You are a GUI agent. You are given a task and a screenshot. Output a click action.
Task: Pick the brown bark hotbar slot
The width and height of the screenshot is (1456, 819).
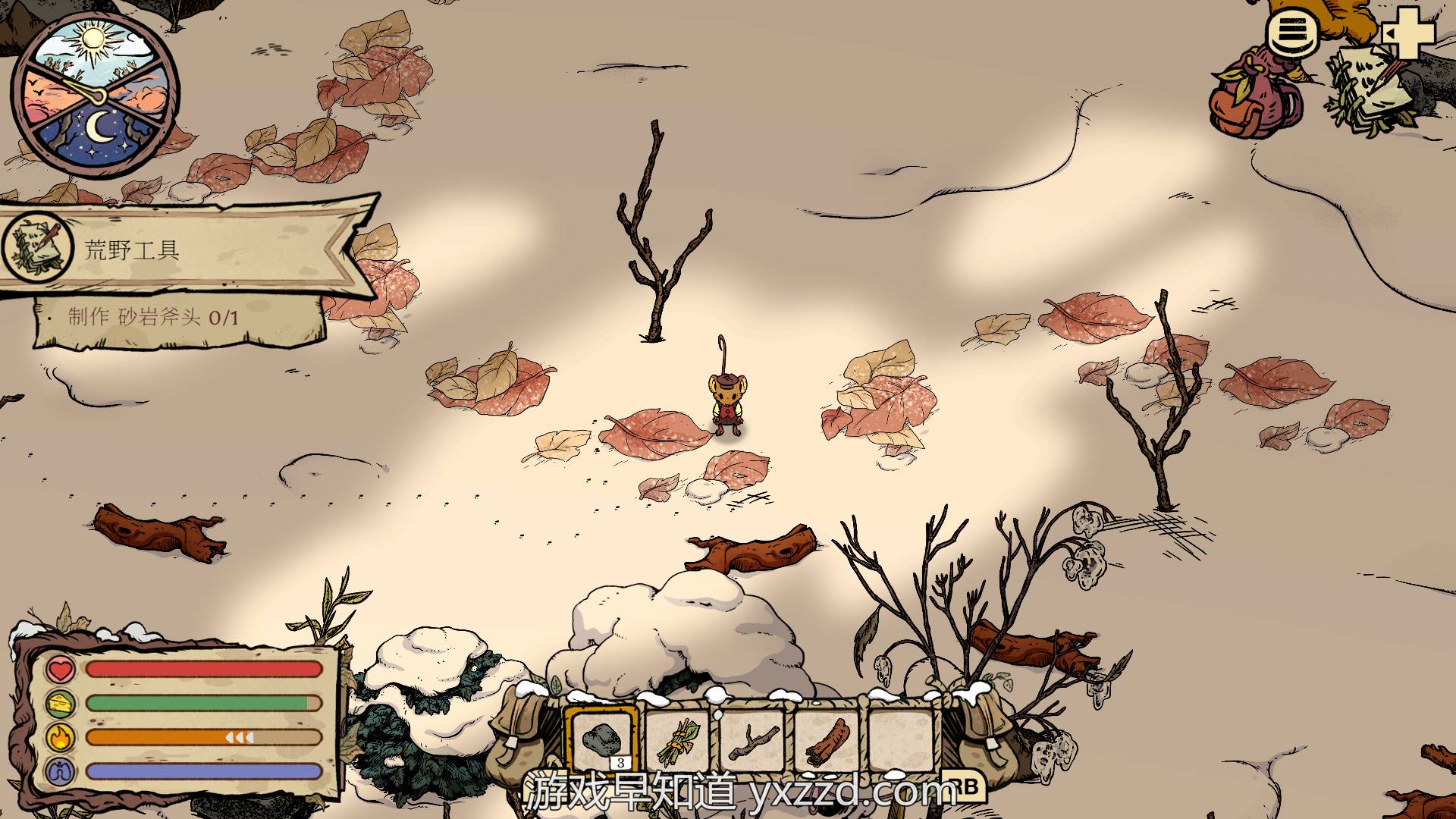[x=827, y=741]
